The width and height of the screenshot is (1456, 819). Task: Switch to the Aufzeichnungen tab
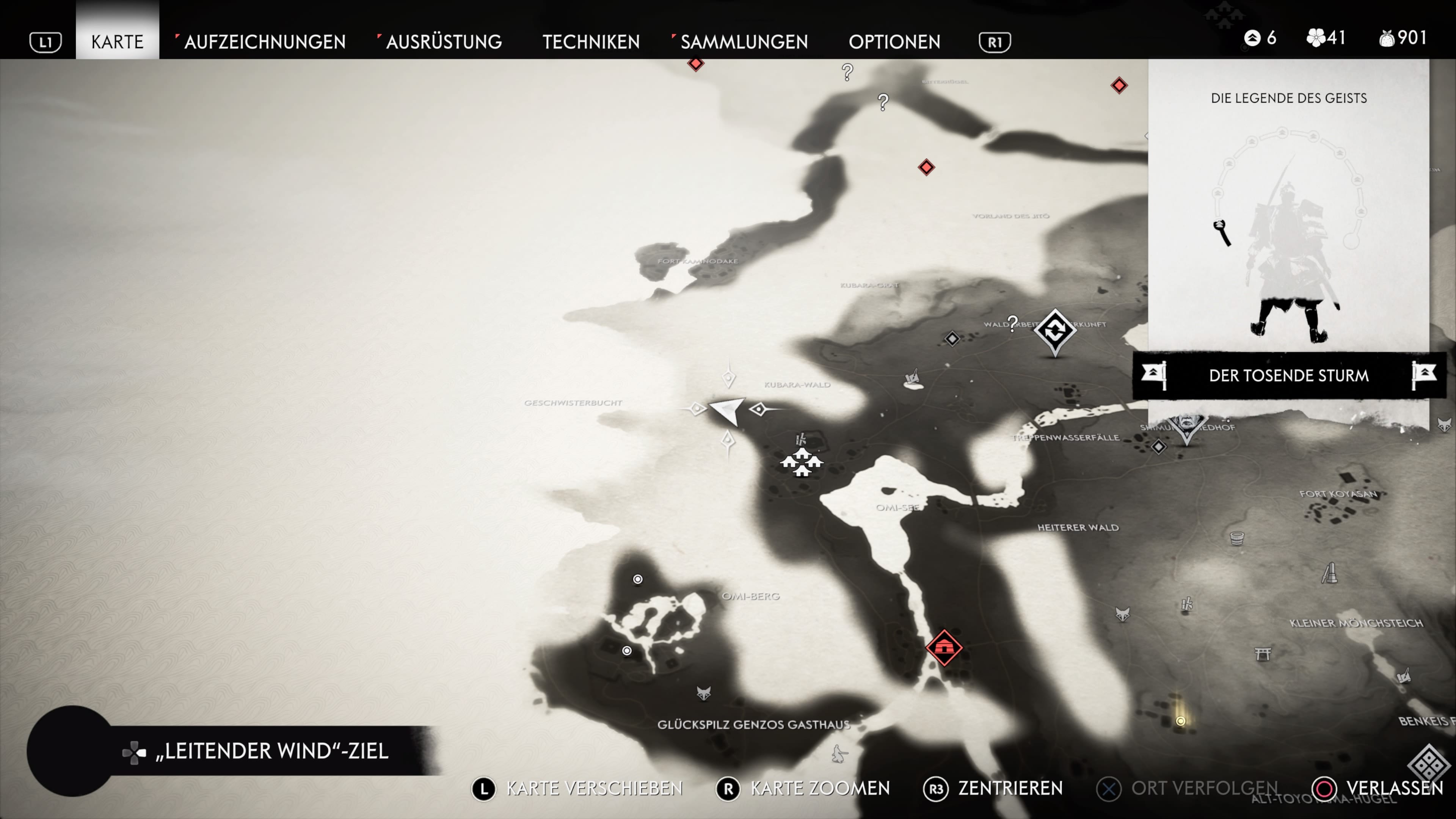pos(265,41)
